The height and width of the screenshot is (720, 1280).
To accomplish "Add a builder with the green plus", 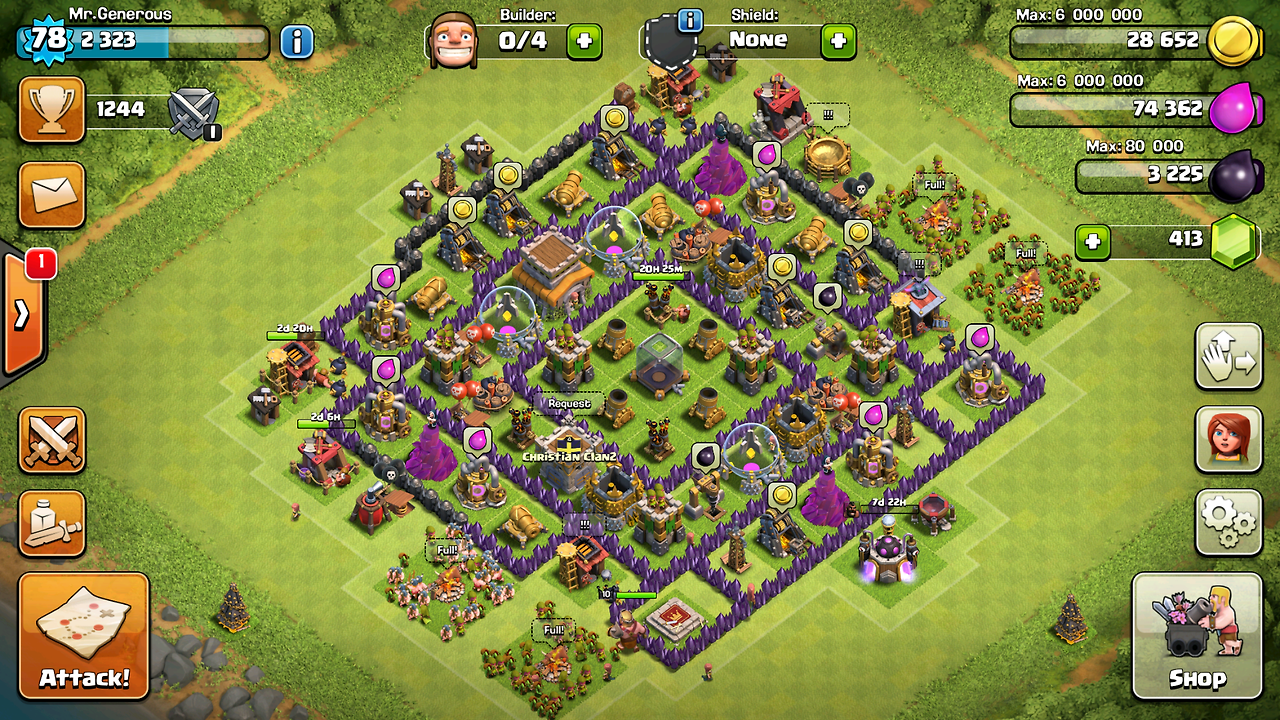I will (x=584, y=41).
